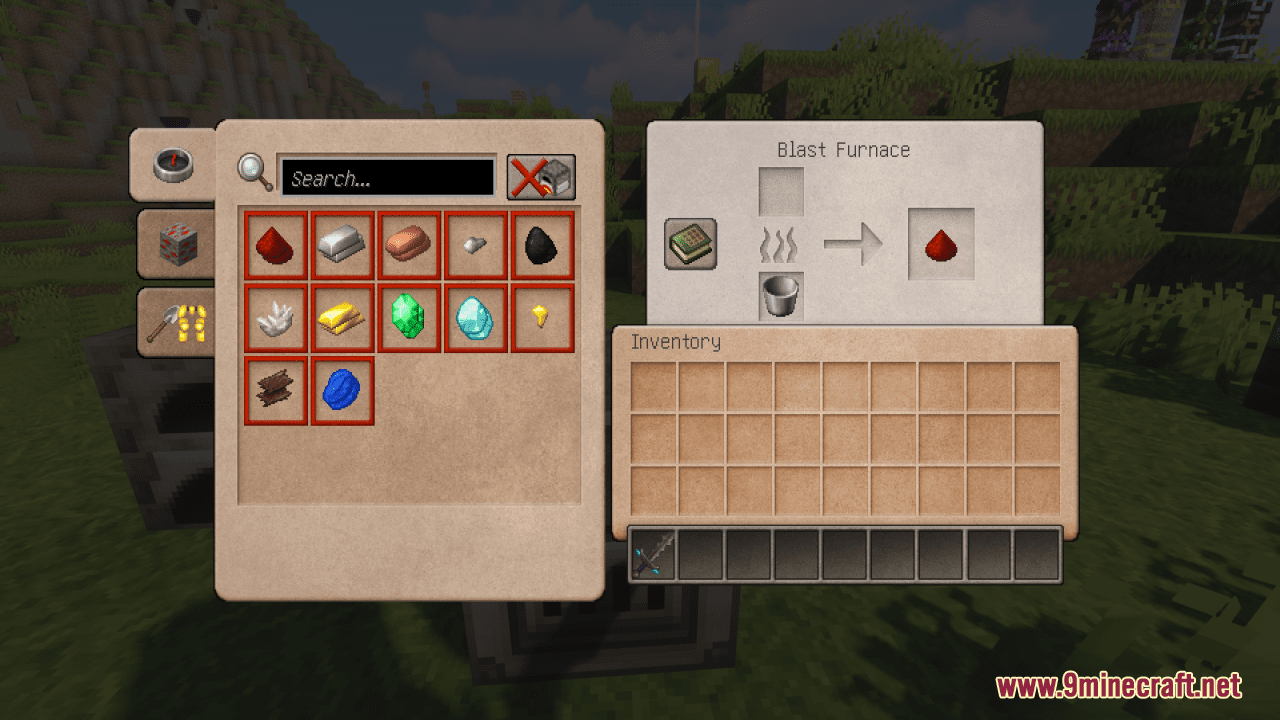Click the fuel bucket slot

[x=779, y=295]
